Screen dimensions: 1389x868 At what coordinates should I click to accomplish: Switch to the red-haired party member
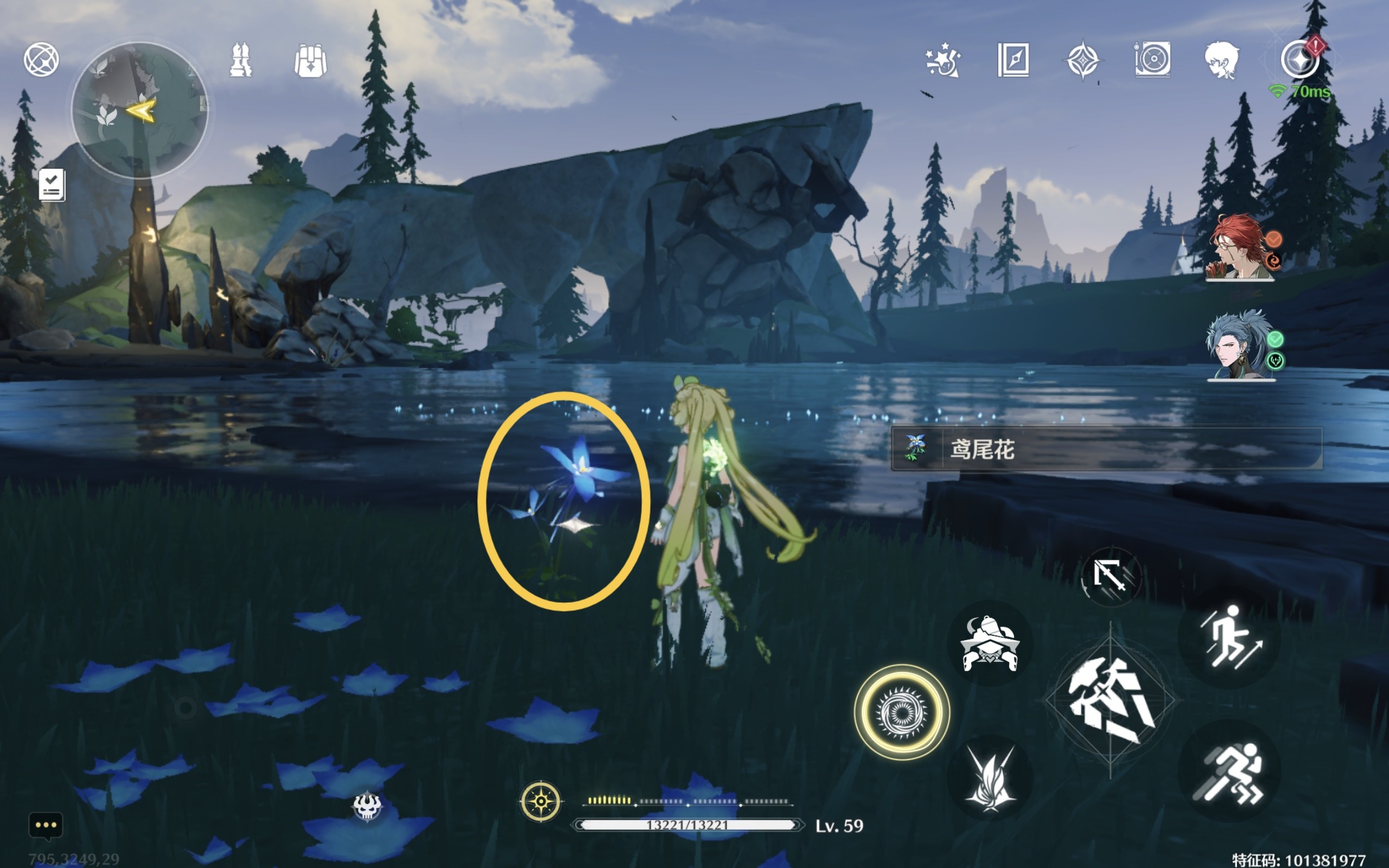[x=1240, y=248]
